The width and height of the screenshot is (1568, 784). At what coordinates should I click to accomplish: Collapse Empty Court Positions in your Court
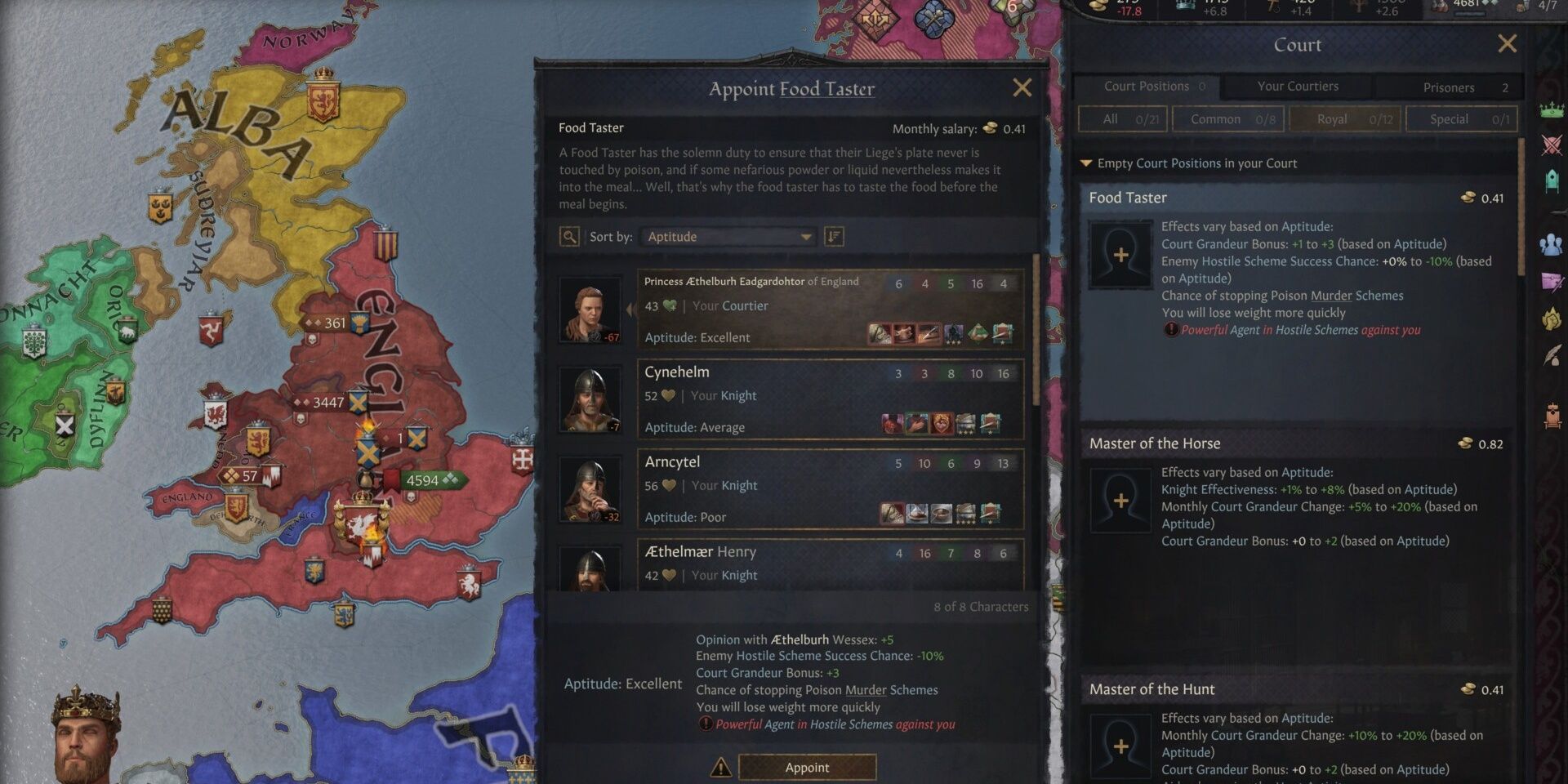(1086, 163)
